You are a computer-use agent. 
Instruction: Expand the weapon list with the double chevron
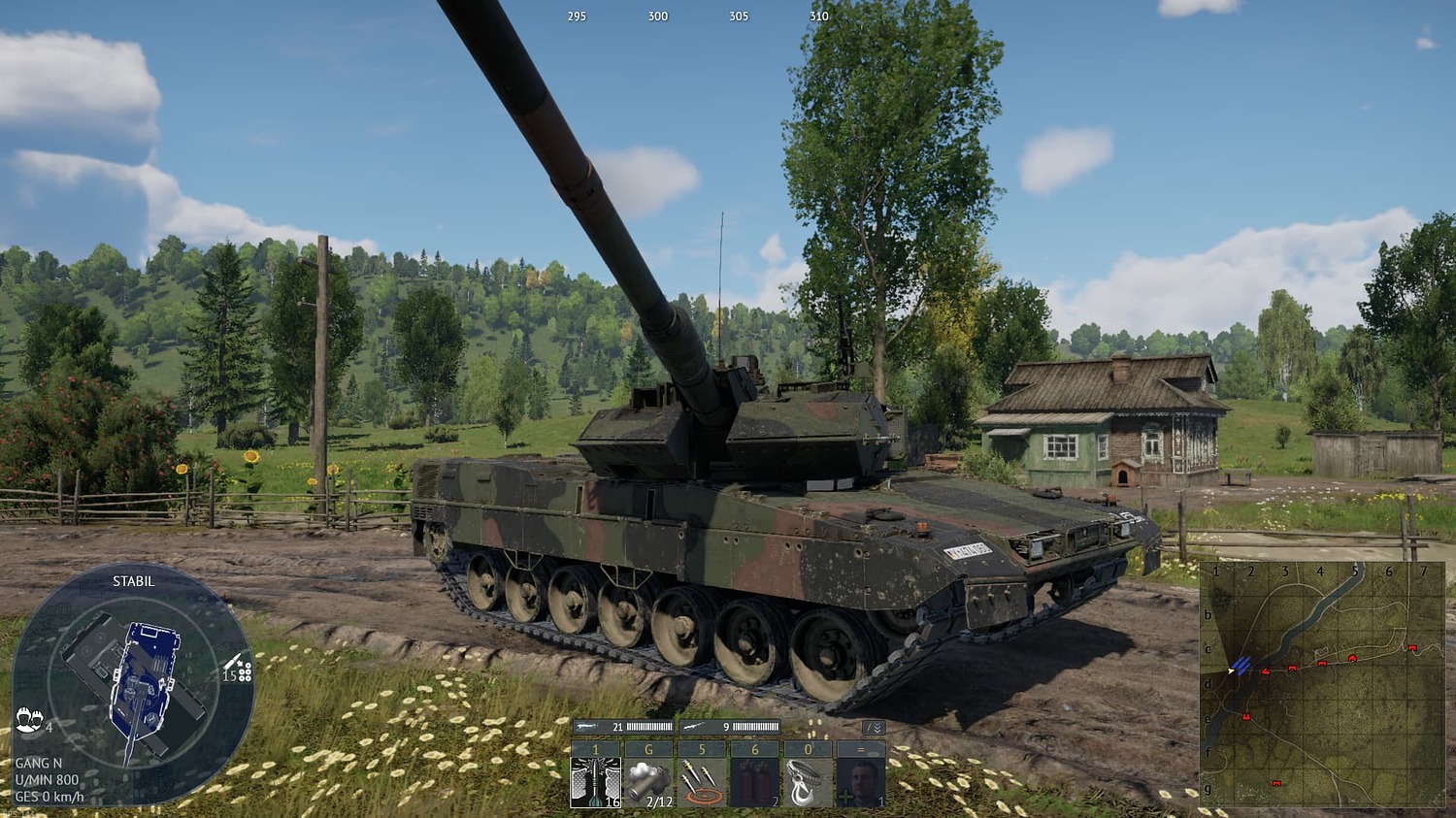coord(878,729)
